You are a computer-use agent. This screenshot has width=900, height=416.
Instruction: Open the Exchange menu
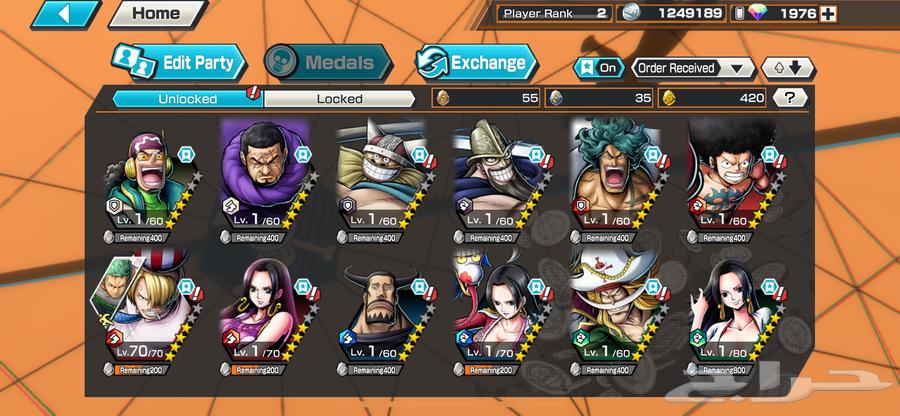[475, 63]
